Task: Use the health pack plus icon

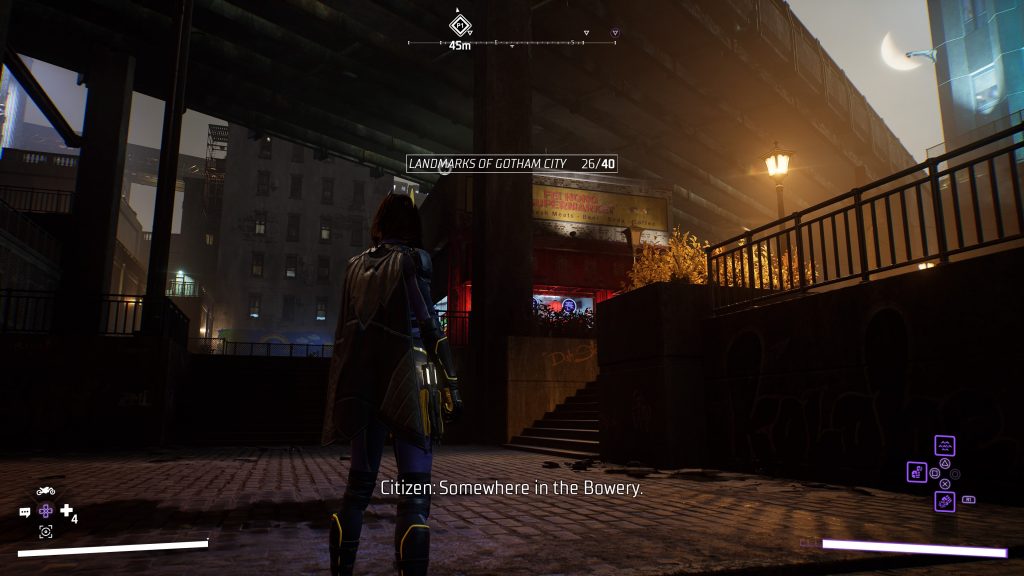Action: 67,511
